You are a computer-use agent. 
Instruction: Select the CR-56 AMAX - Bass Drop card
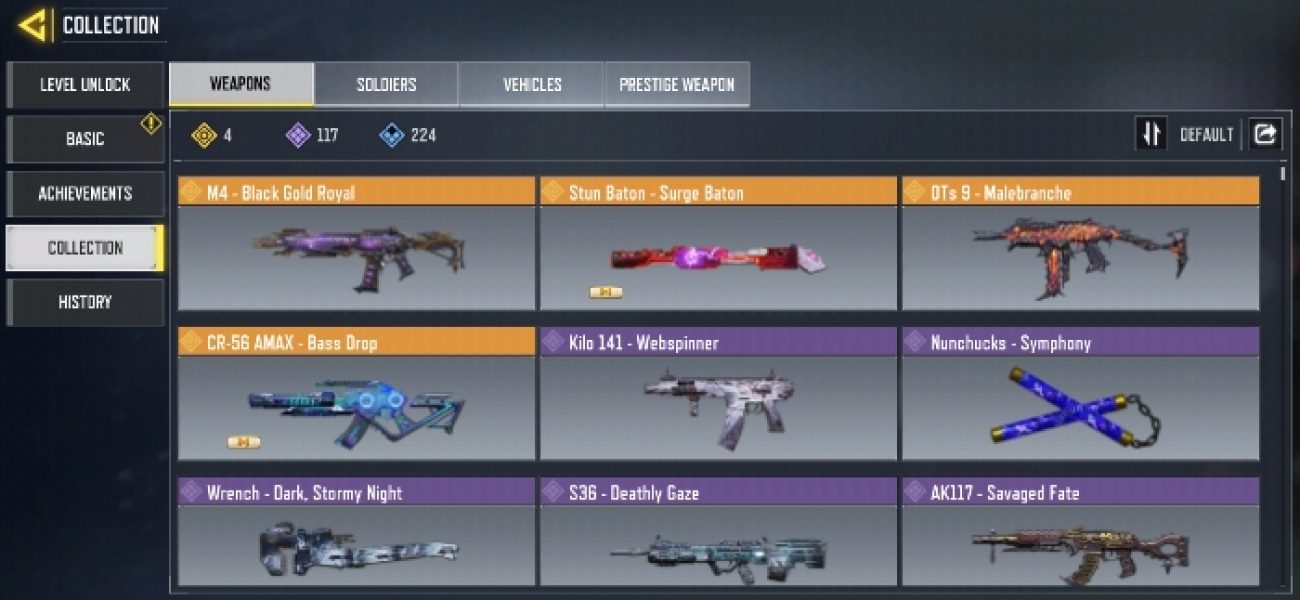[357, 395]
